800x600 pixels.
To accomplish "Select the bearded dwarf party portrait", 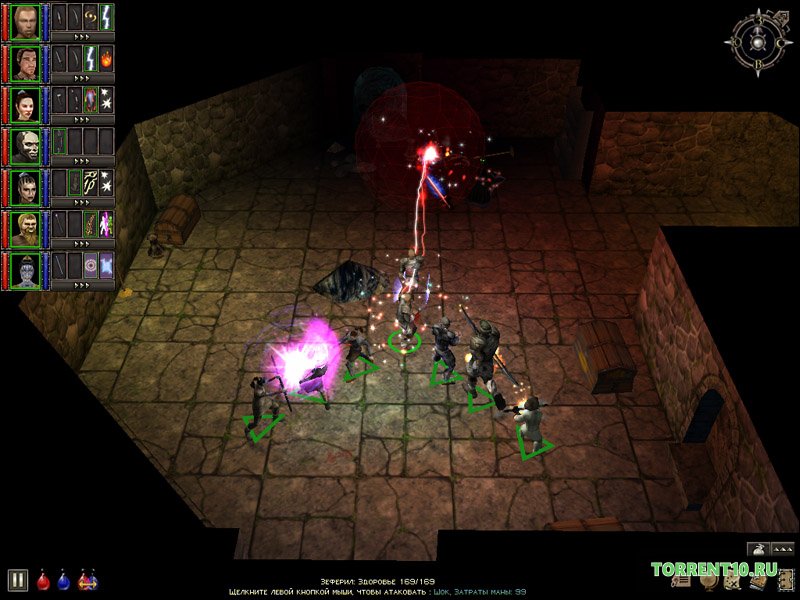I will 25,226.
